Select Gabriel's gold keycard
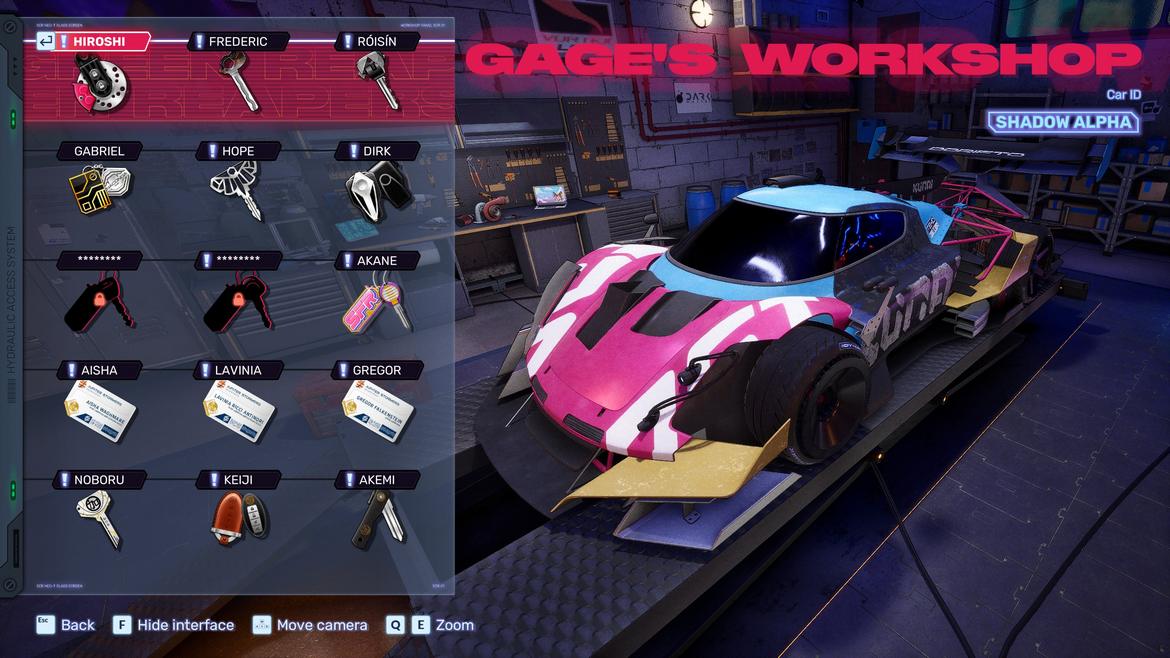Image resolution: width=1170 pixels, height=658 pixels. click(x=100, y=190)
